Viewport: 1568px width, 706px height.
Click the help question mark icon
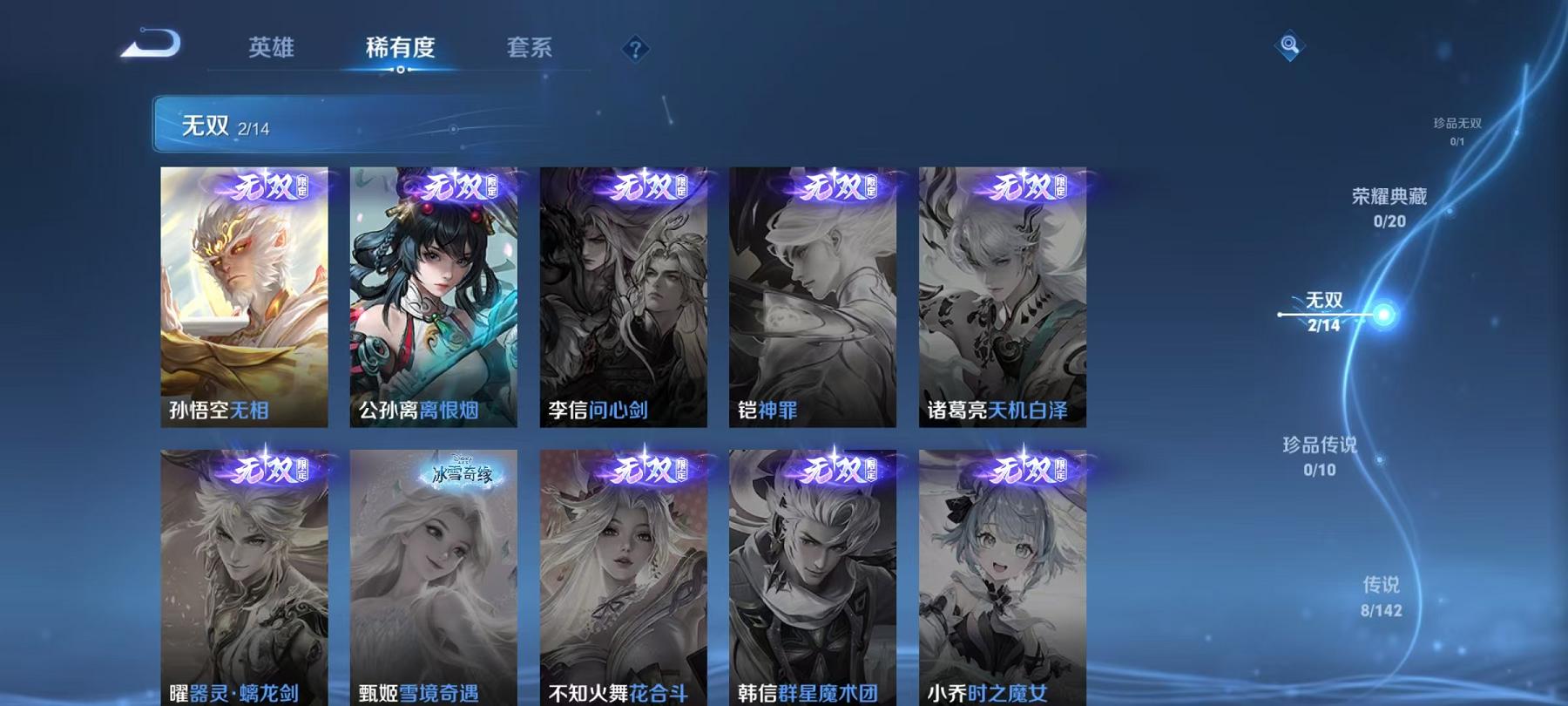635,48
